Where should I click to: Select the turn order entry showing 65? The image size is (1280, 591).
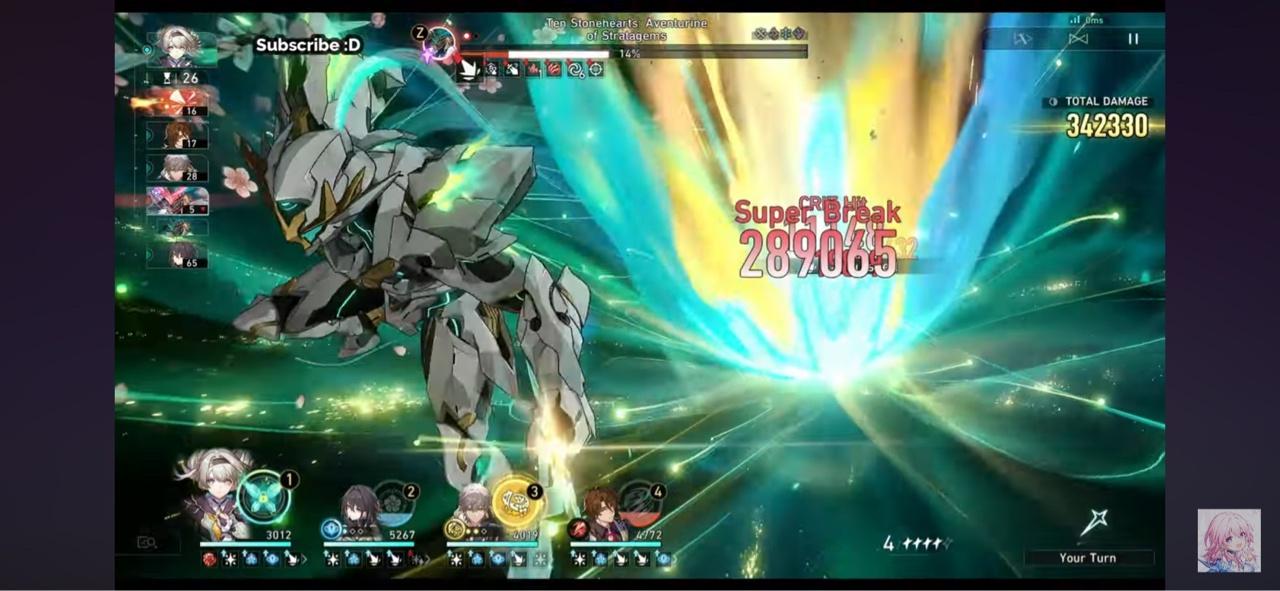[180, 256]
